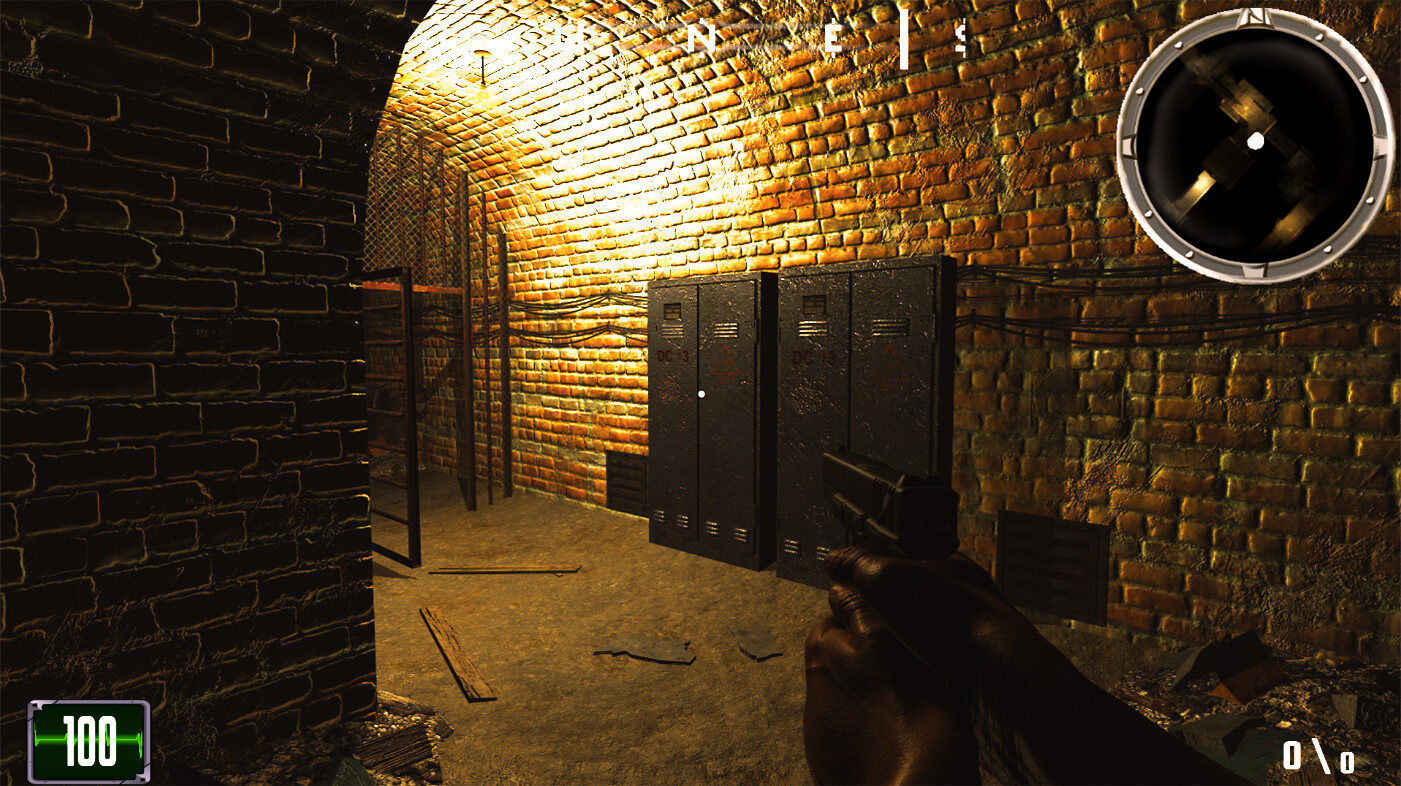Click the ceiling lamp lighting the tunnel

point(482,68)
